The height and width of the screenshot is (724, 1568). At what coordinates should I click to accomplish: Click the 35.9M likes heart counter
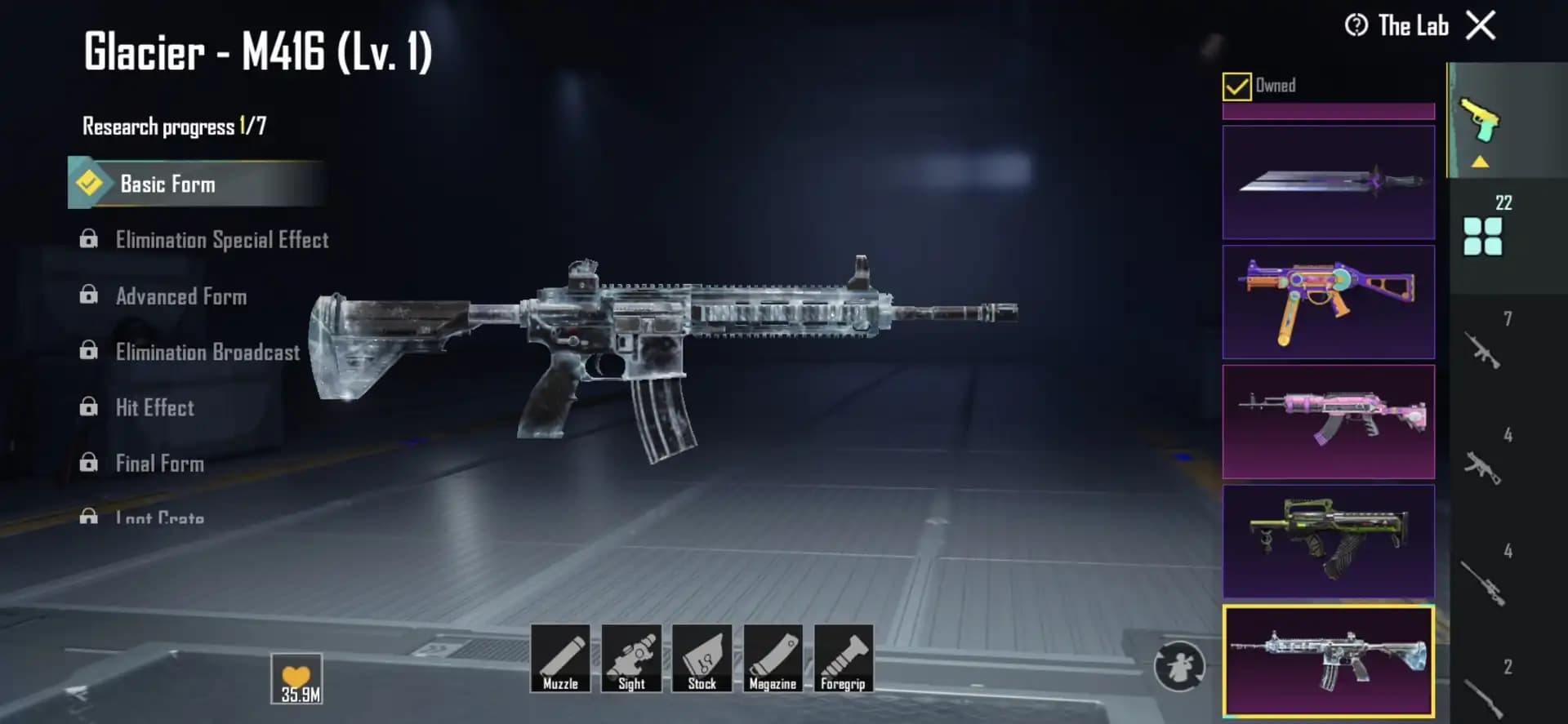pos(298,676)
